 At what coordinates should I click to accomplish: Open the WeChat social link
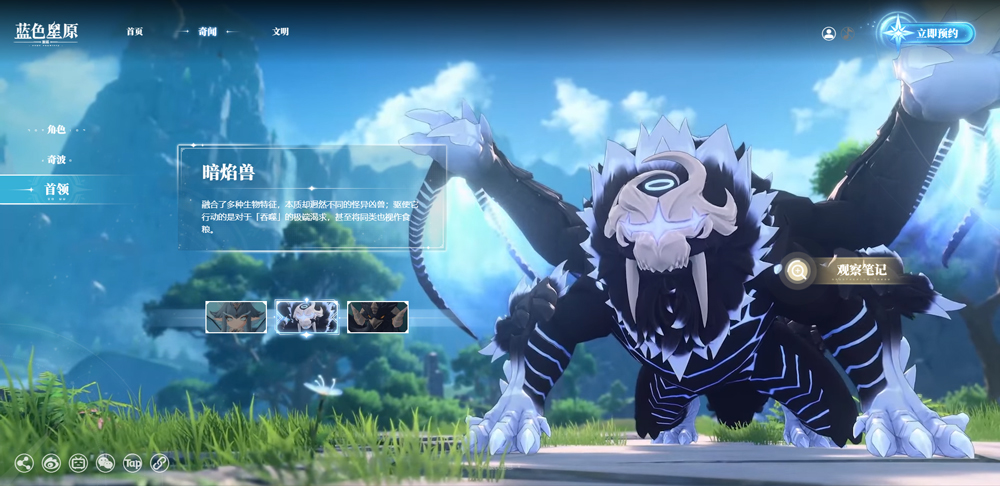[x=105, y=463]
